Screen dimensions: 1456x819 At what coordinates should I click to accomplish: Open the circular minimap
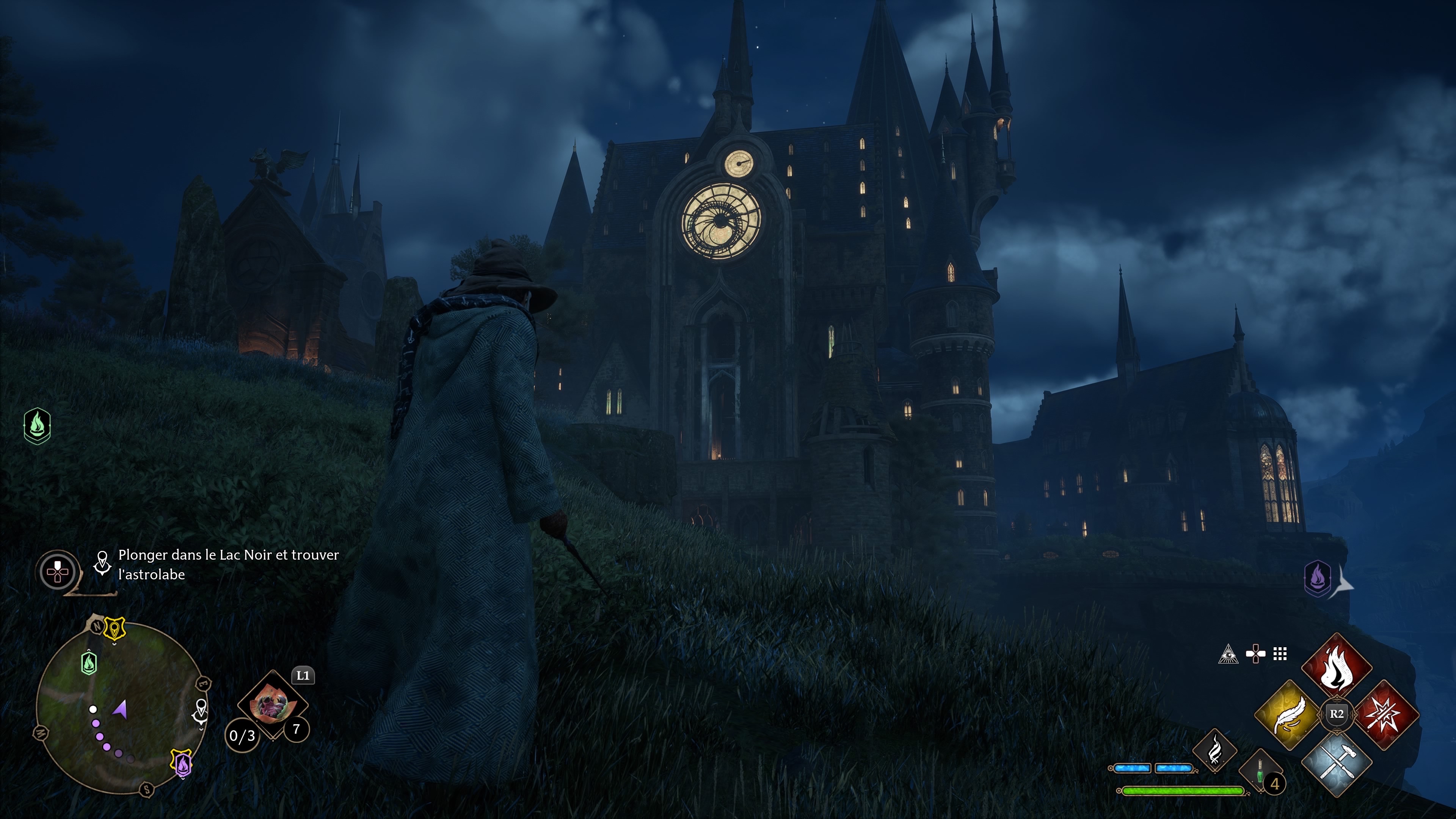[x=121, y=707]
